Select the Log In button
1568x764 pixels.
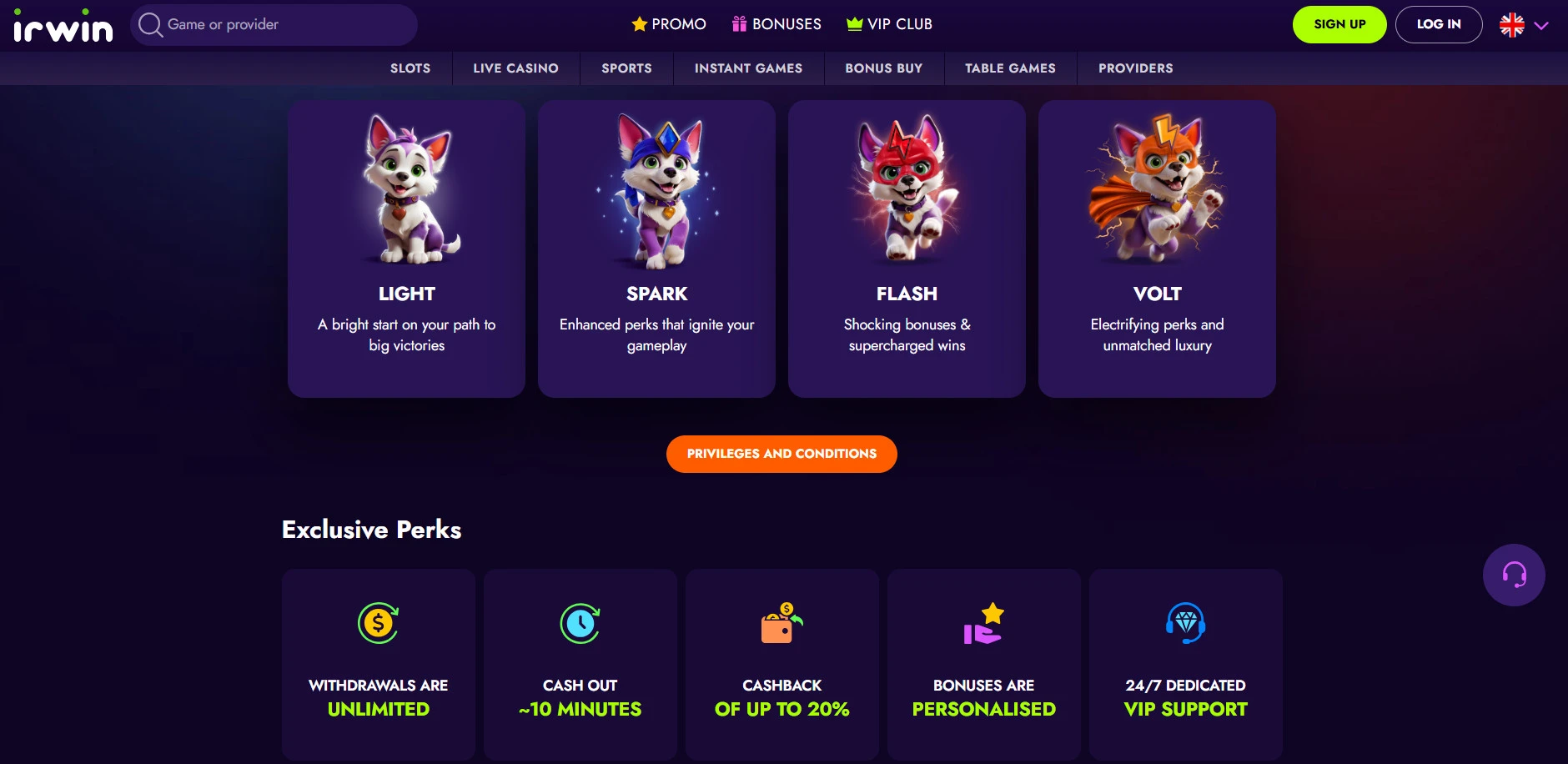click(1439, 24)
